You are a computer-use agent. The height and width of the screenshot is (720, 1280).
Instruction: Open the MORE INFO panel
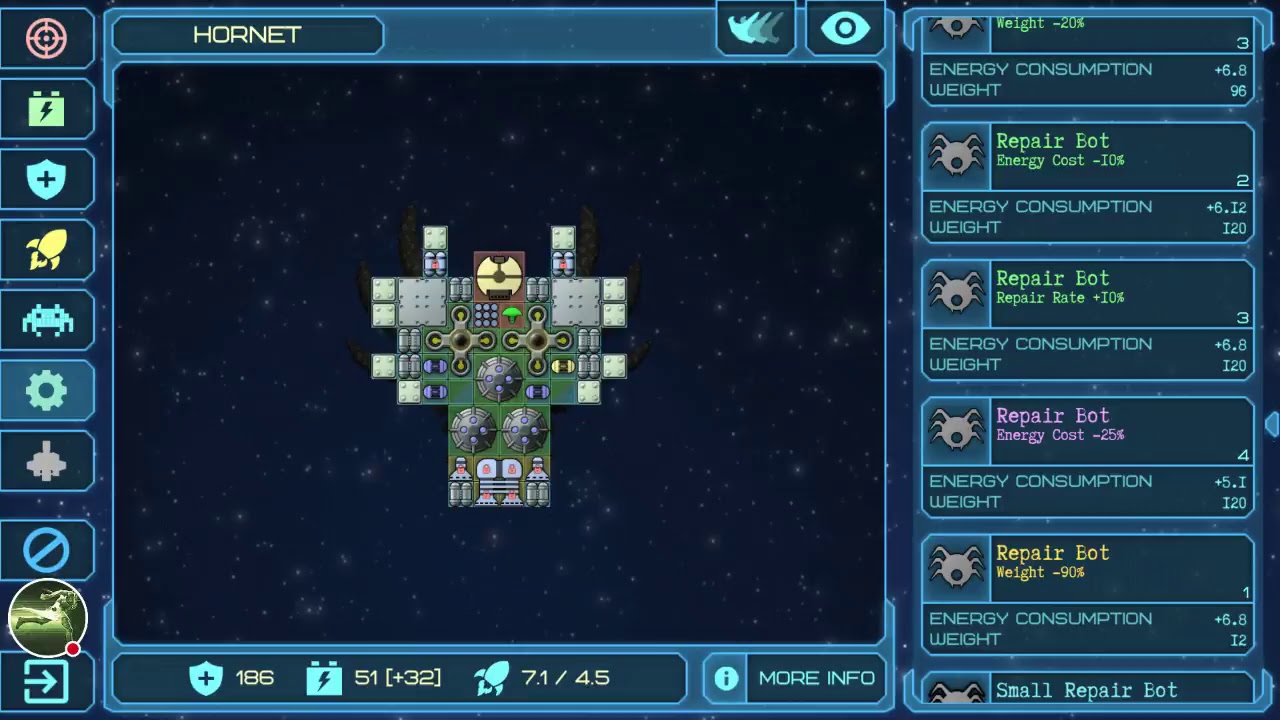(x=796, y=678)
